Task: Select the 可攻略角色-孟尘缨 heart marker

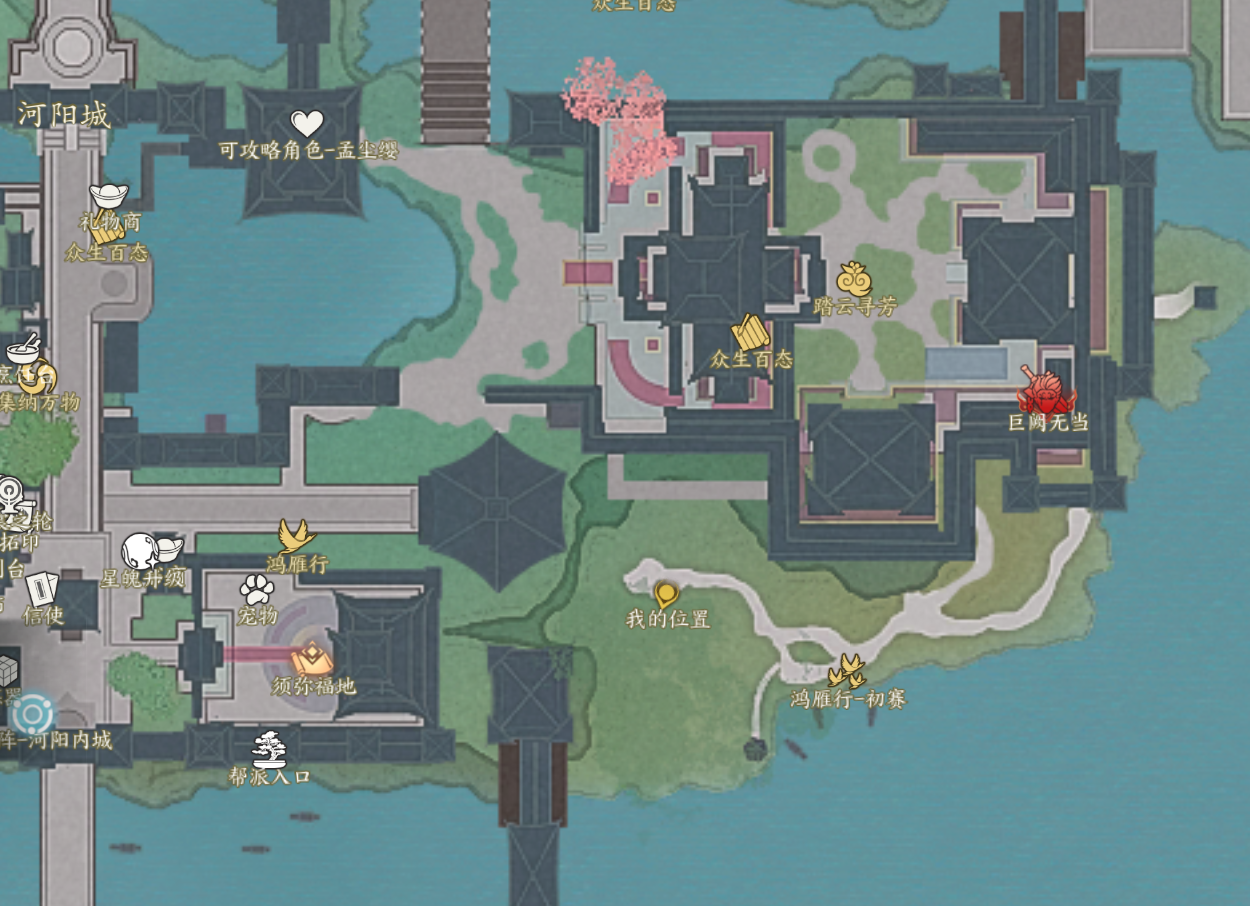Action: (307, 124)
